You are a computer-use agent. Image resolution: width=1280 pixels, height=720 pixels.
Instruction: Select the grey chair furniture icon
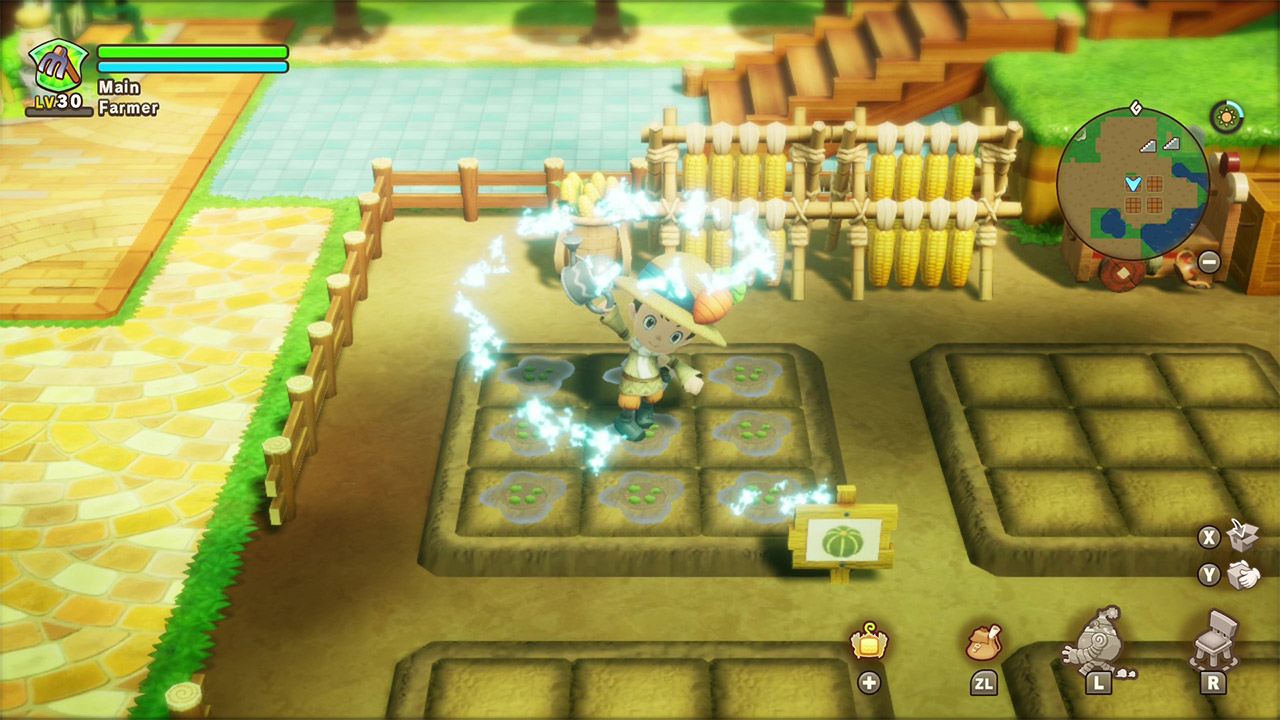(1213, 637)
